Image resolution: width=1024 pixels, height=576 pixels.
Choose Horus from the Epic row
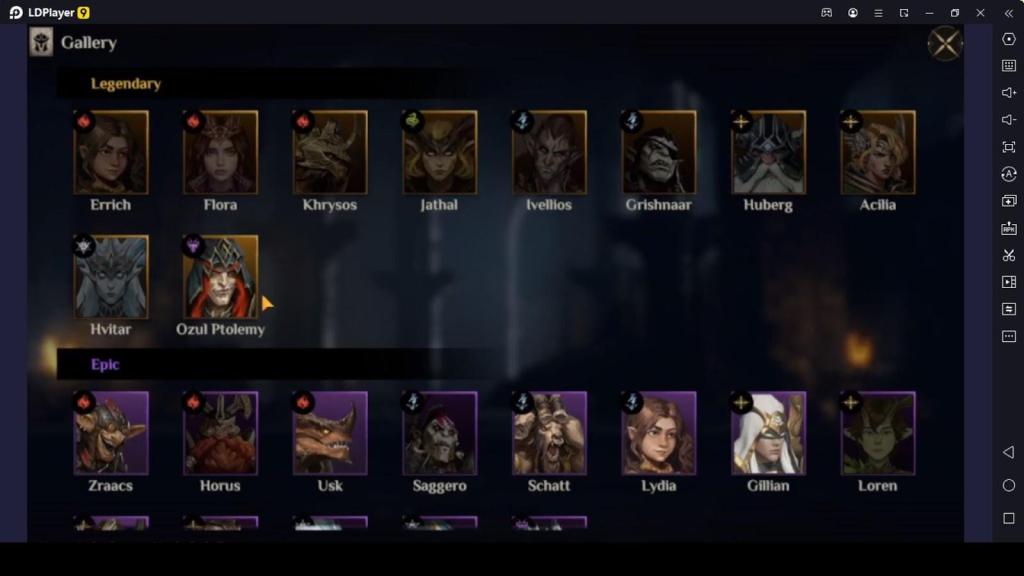[220, 433]
